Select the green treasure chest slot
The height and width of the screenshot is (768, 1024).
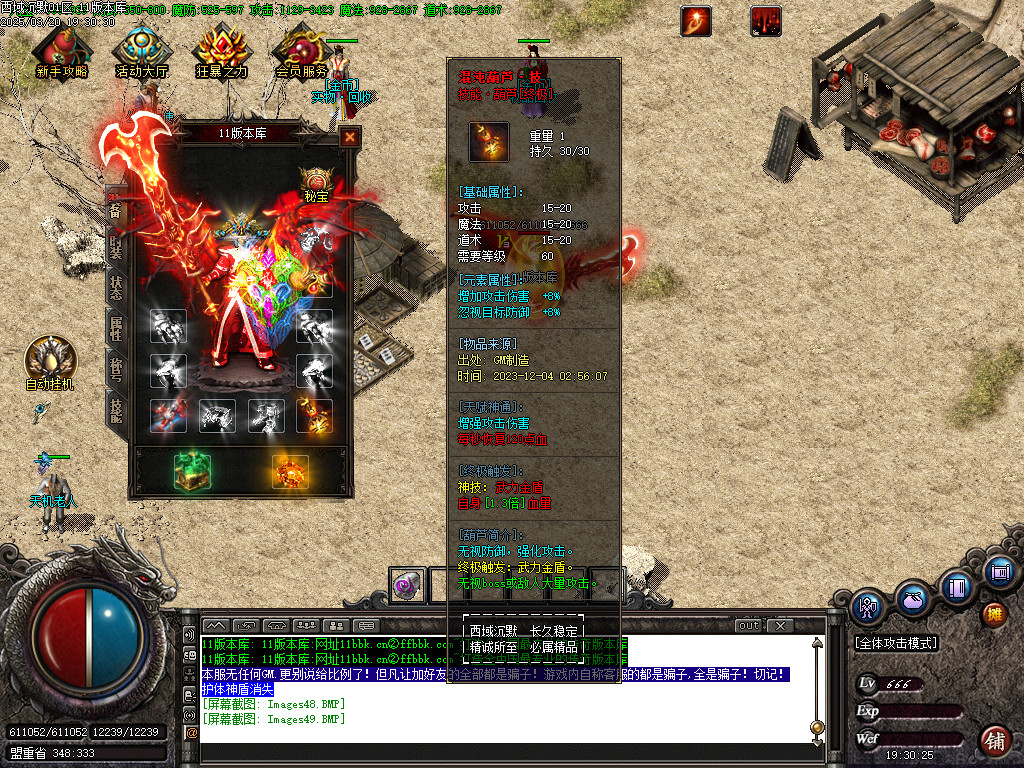[190, 471]
